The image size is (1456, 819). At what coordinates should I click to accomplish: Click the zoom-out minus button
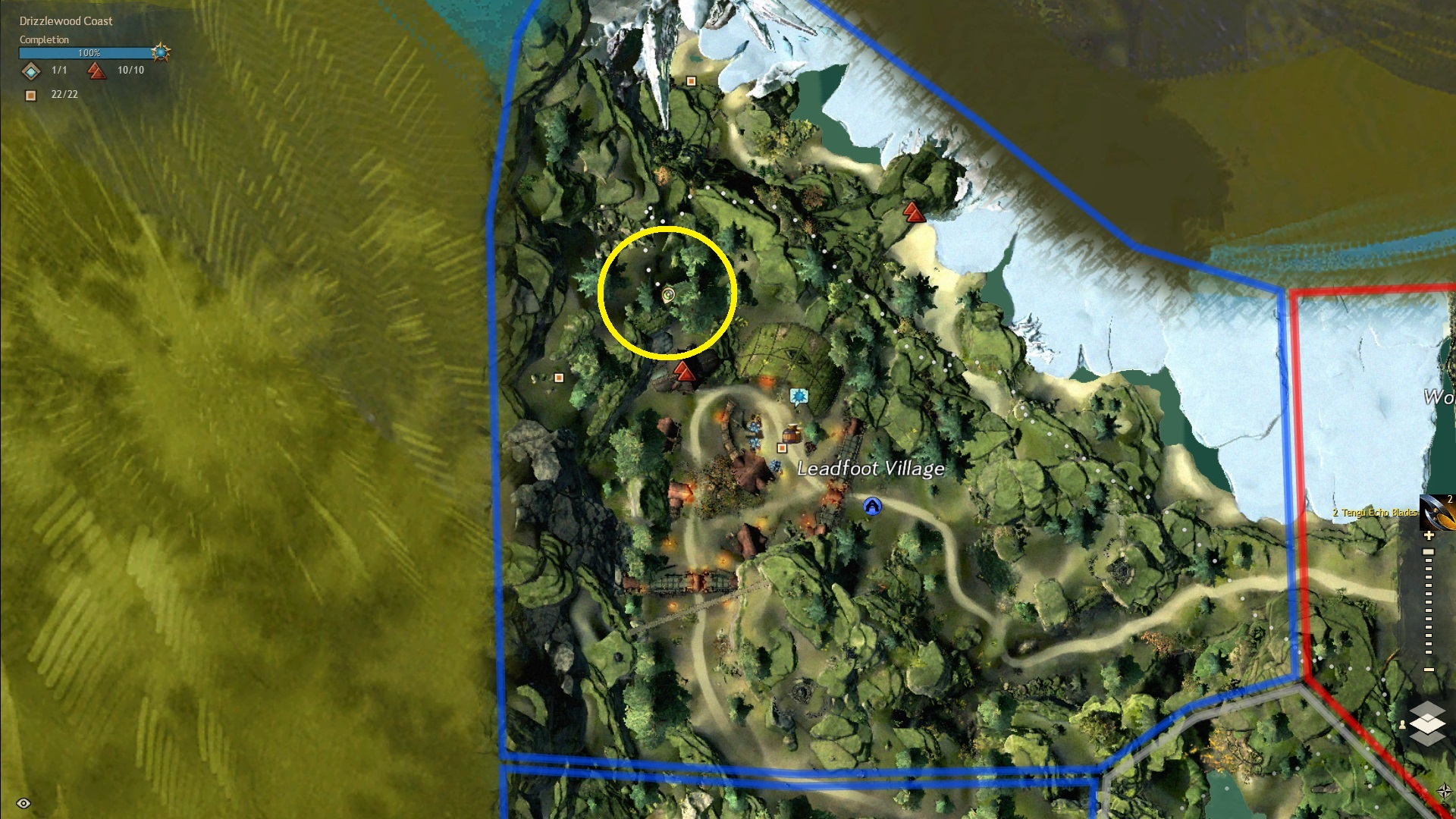point(1429,670)
